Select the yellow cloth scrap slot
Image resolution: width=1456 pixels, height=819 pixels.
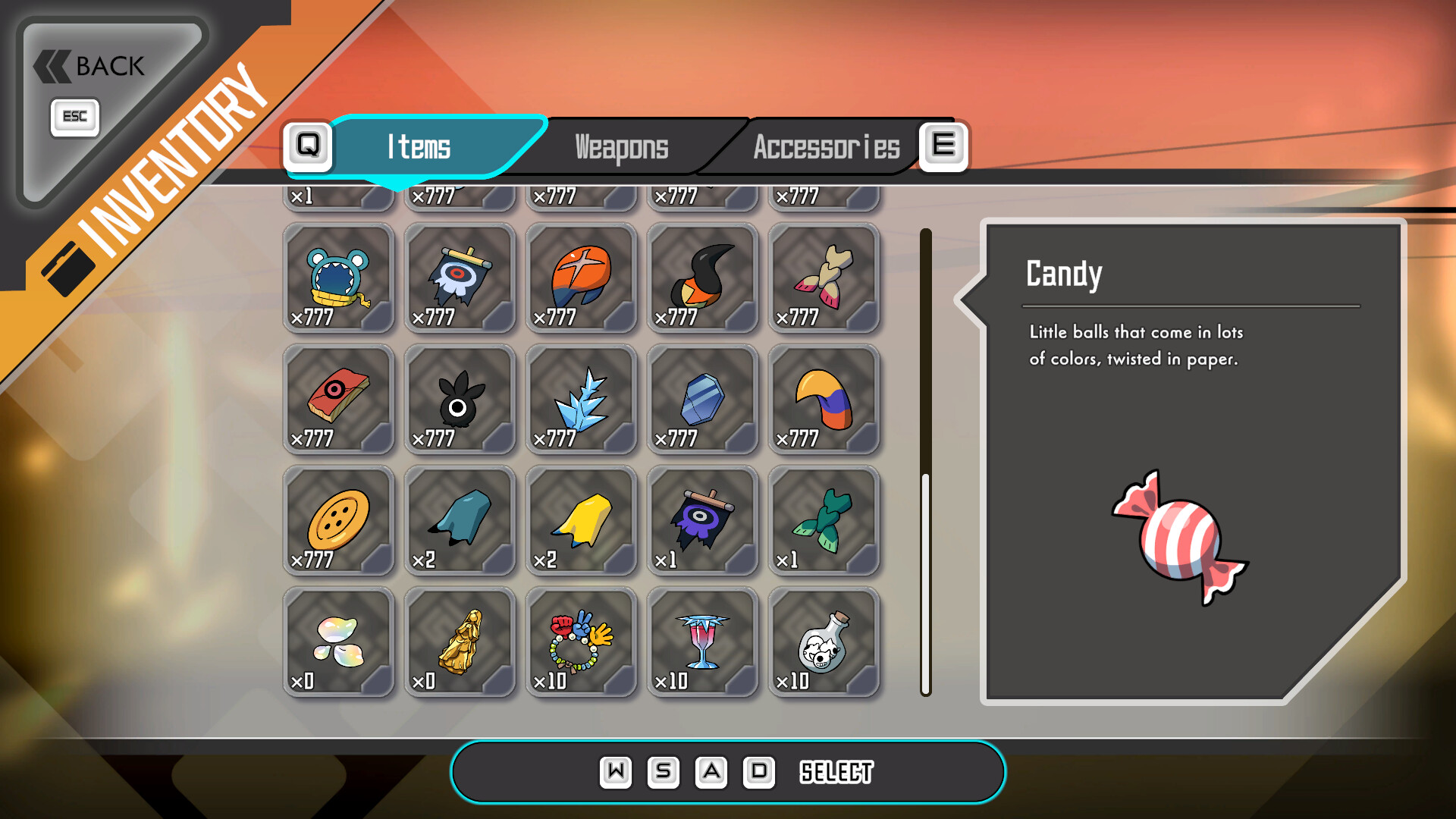581,521
